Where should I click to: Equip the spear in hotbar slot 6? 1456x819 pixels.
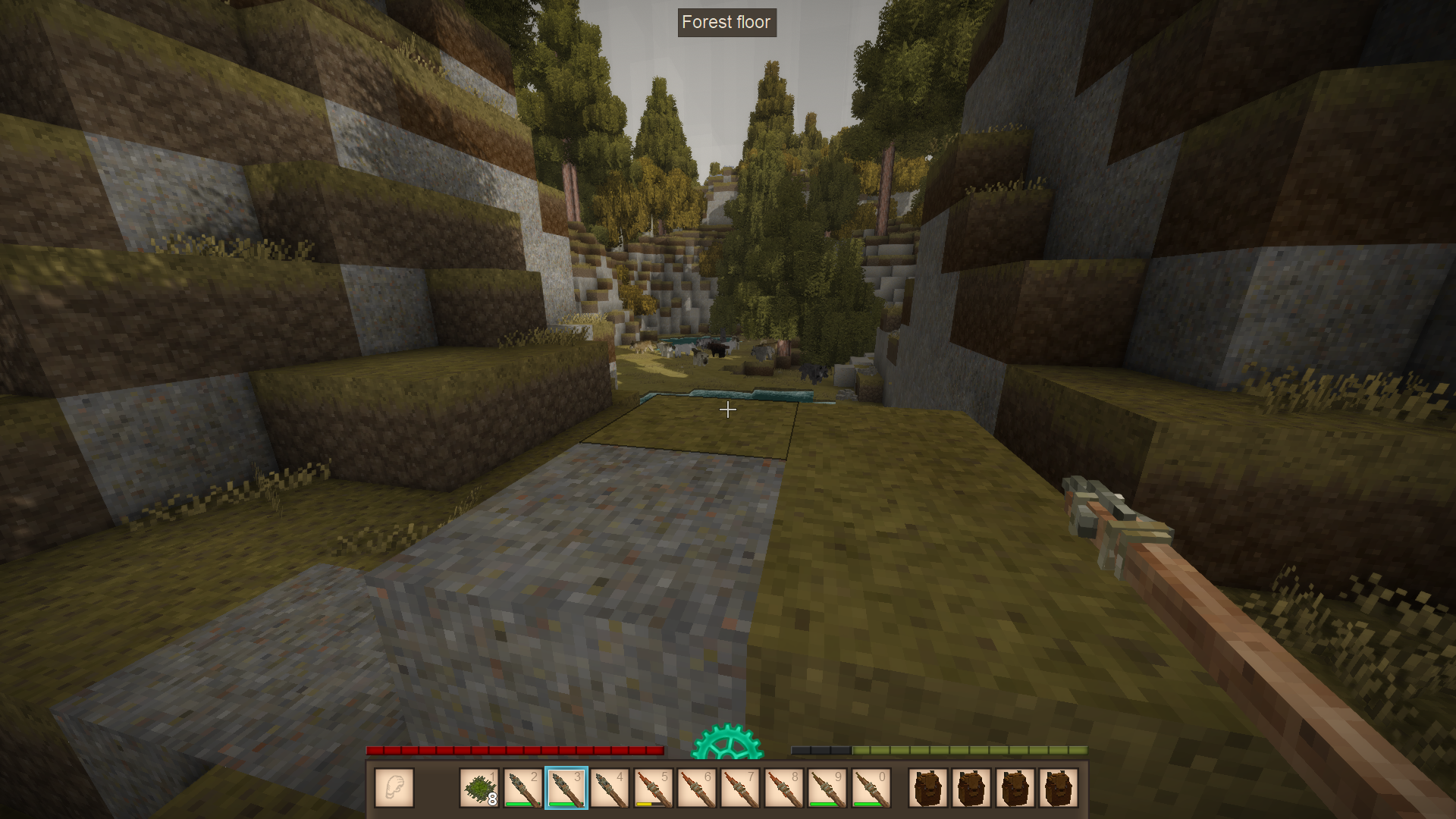(696, 788)
